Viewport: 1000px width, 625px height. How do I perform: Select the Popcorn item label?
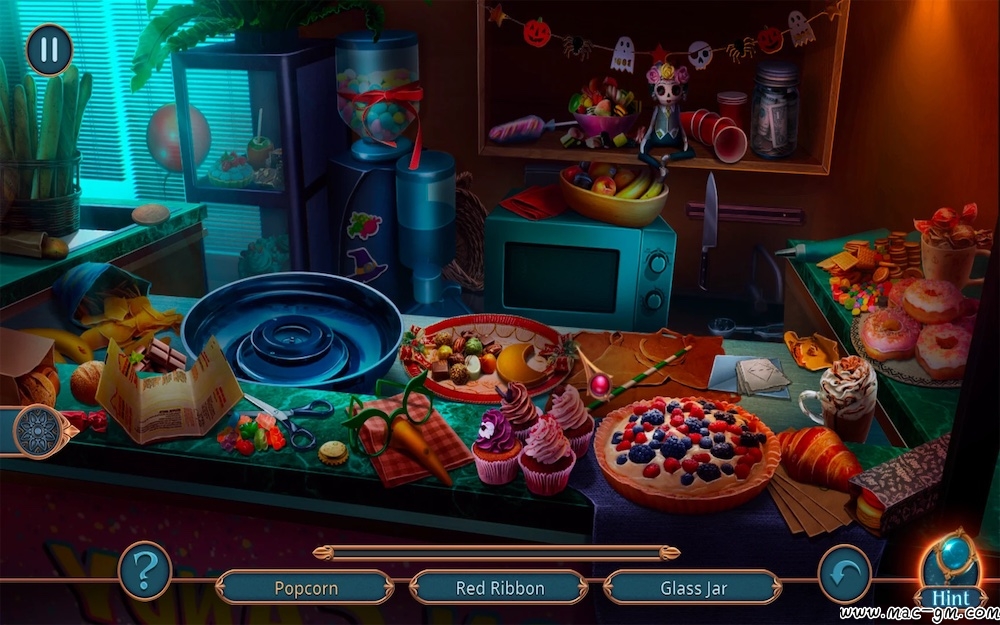point(306,588)
